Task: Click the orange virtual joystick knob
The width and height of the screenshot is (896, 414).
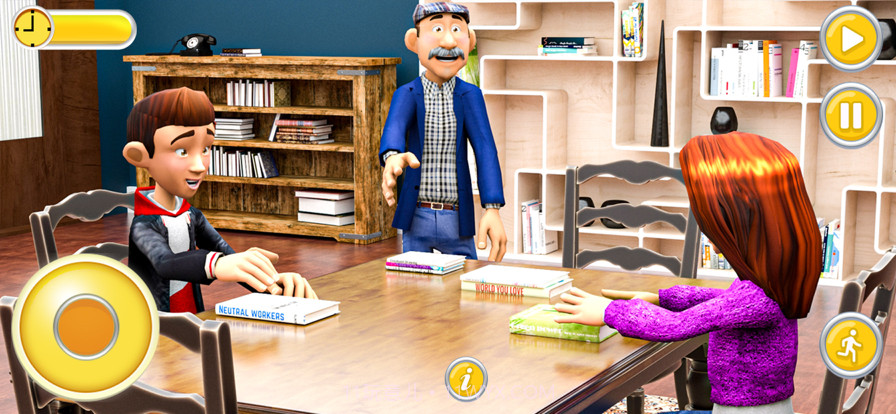Action: click(86, 327)
